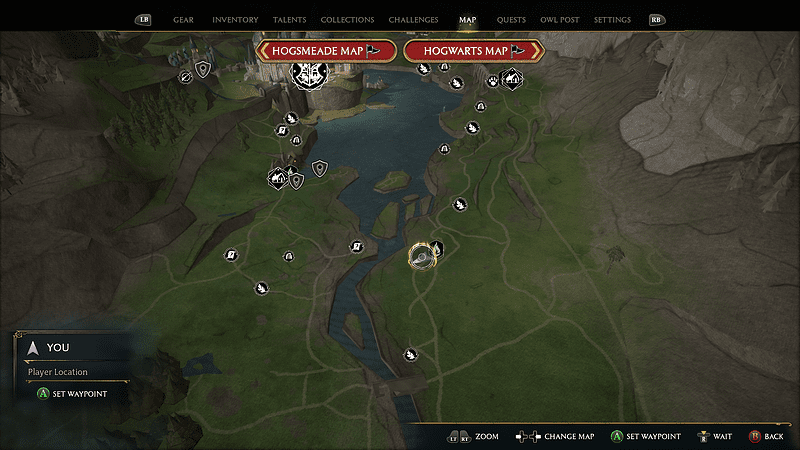This screenshot has height=450, width=800.
Task: Open the Challenges tab
Action: [414, 20]
